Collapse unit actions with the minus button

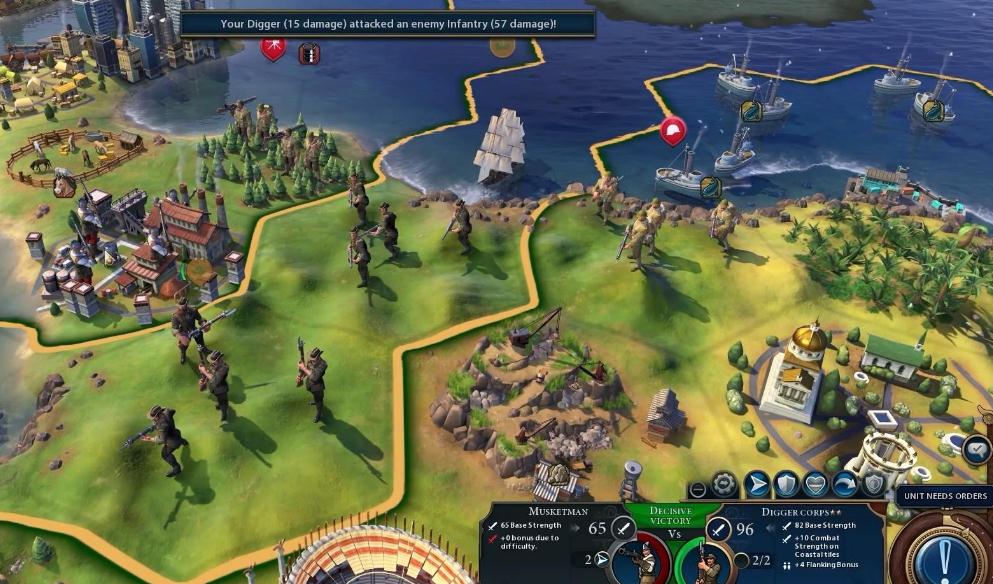coord(698,489)
